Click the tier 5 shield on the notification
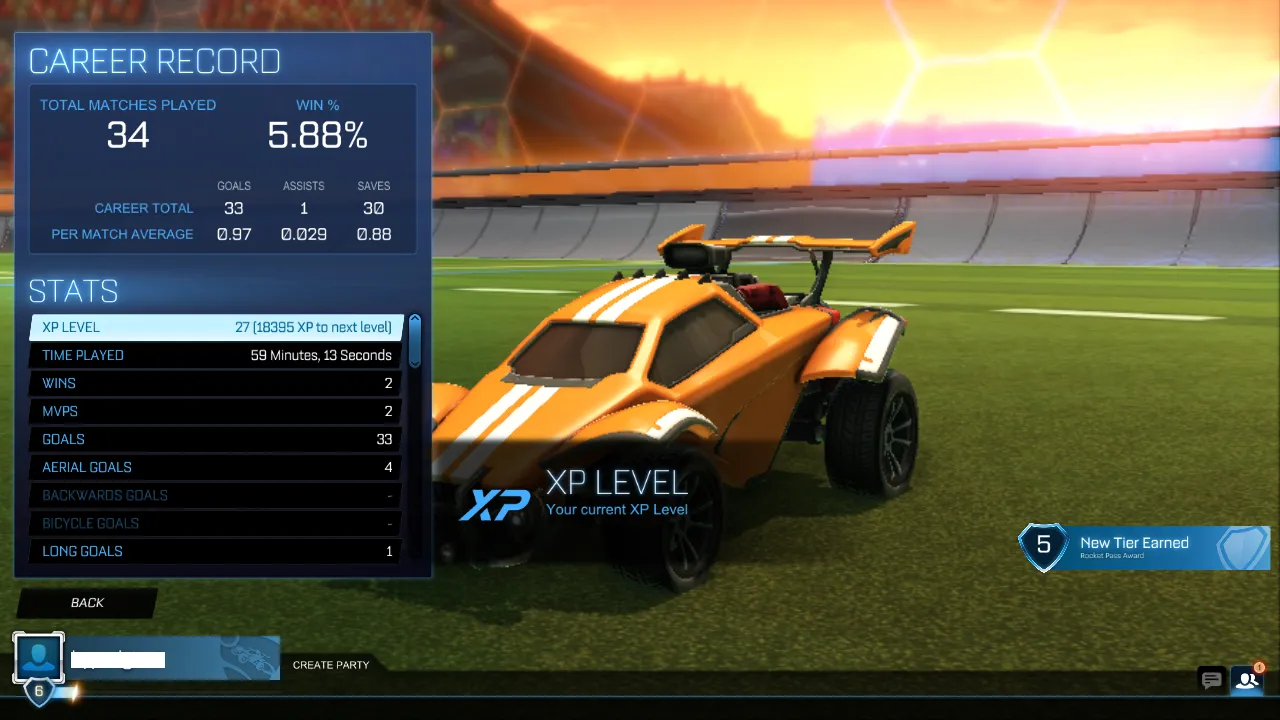Viewport: 1280px width, 720px height. [x=1044, y=547]
